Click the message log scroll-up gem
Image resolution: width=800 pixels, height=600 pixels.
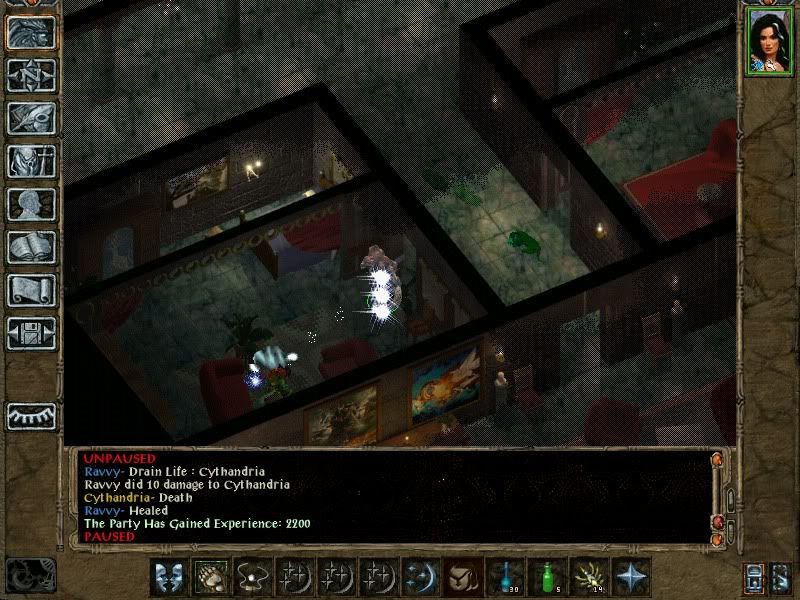click(x=716, y=461)
